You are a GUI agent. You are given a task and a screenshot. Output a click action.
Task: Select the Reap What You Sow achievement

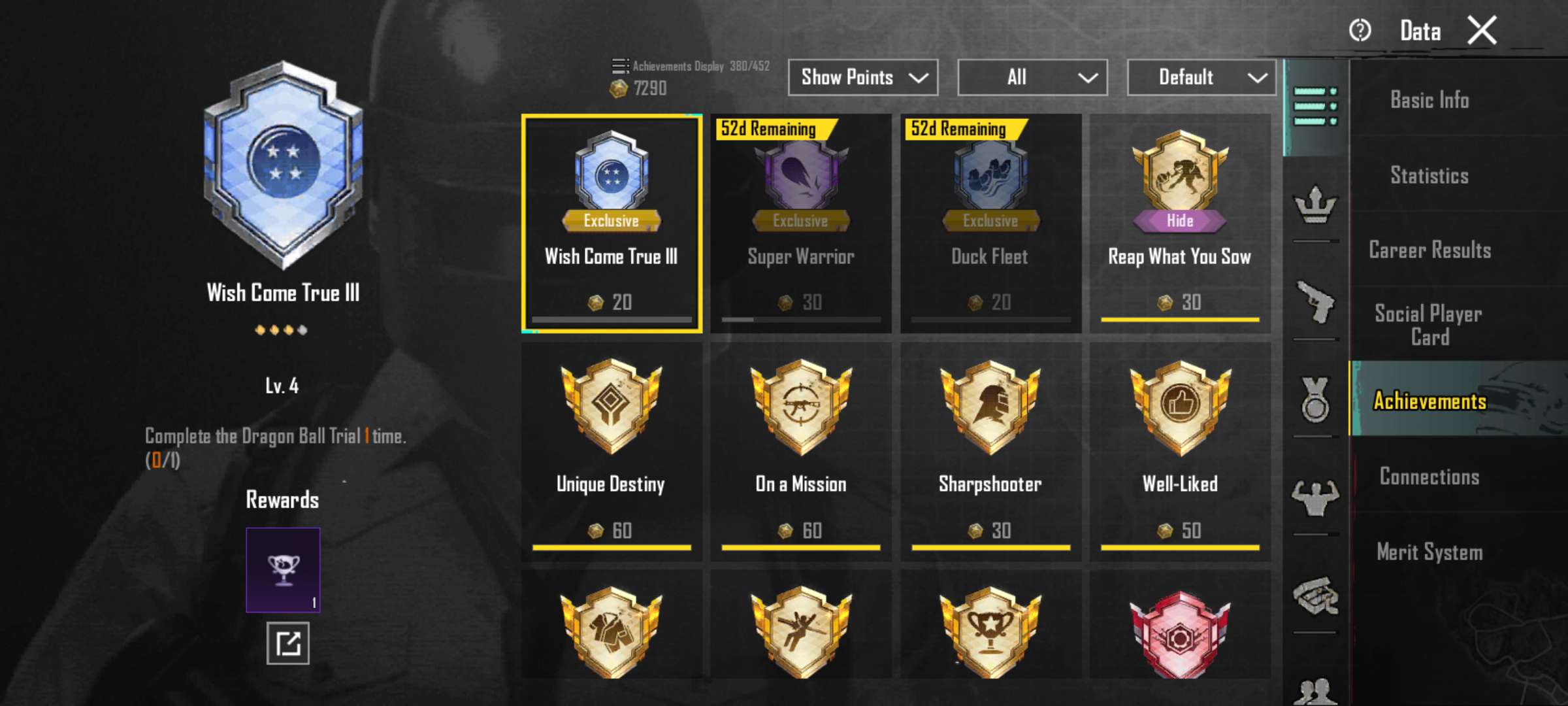coord(1180,224)
